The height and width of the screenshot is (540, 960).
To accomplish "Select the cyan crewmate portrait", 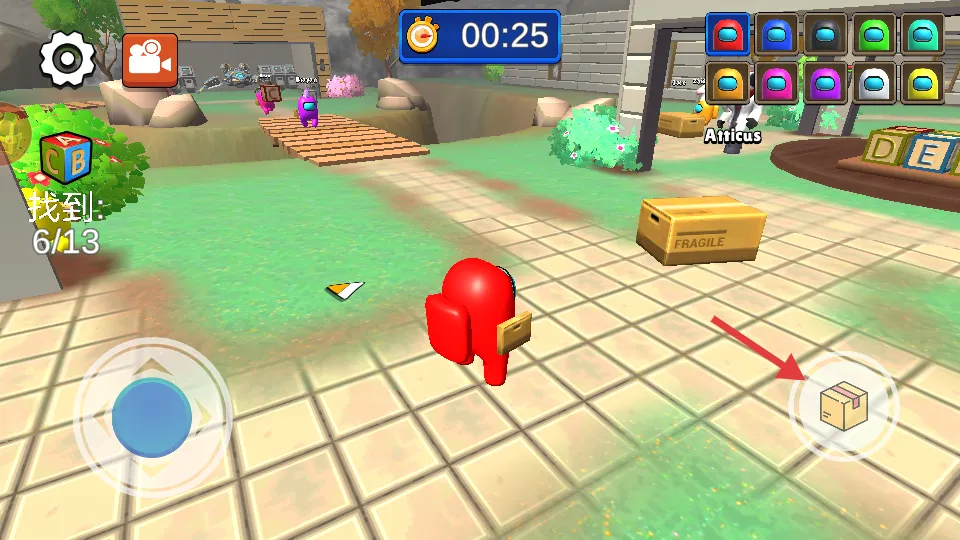I will (x=922, y=35).
